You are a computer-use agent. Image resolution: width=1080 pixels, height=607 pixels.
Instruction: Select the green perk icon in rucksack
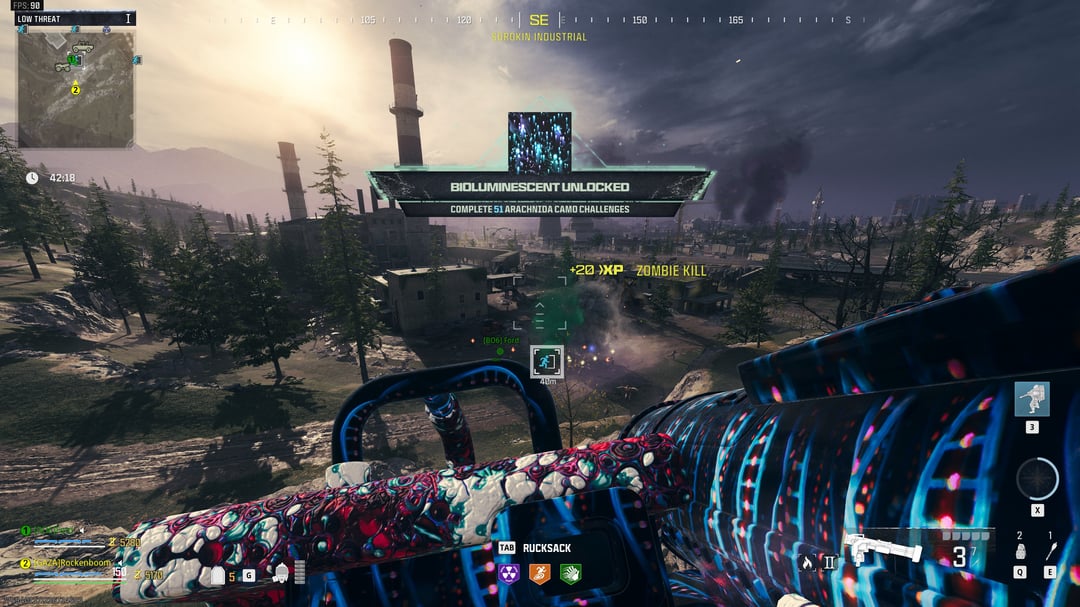point(570,574)
